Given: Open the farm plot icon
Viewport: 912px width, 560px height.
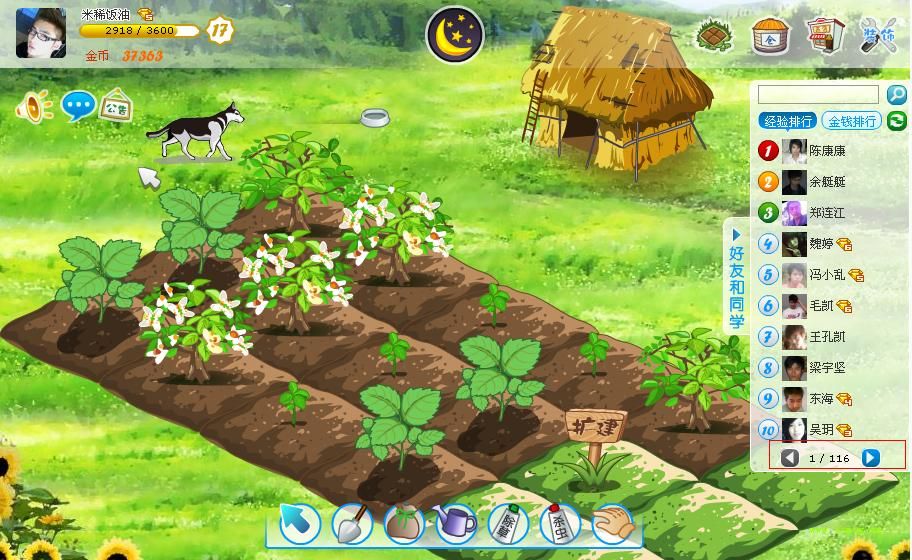Looking at the screenshot, I should [x=716, y=36].
